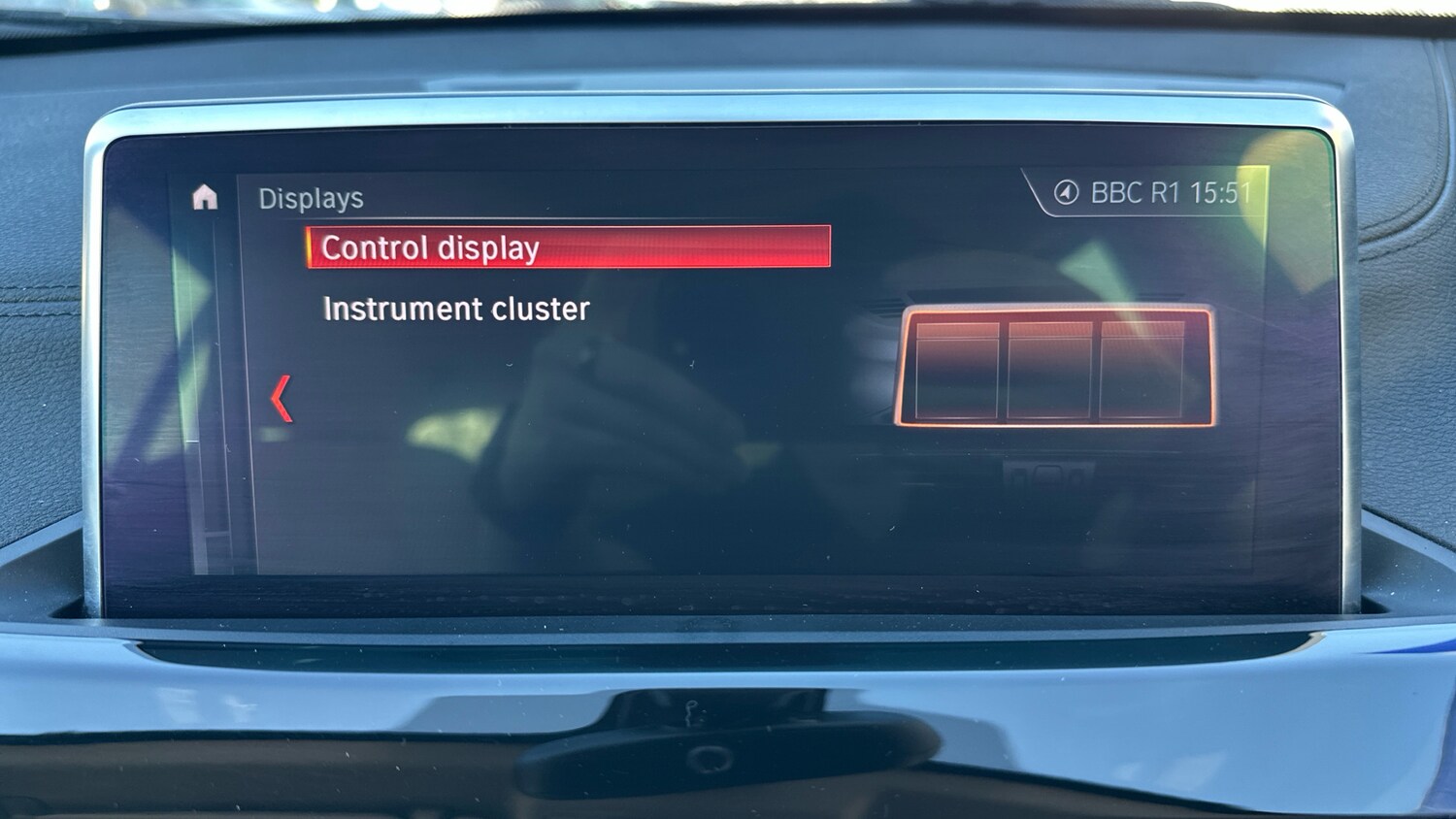1456x819 pixels.
Task: Click the red back arrow
Action: click(x=281, y=399)
